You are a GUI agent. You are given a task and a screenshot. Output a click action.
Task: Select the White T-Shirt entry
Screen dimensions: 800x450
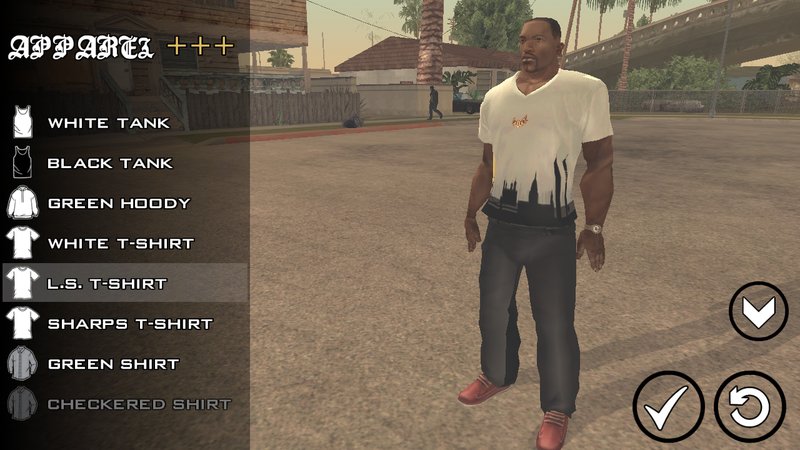click(x=120, y=243)
